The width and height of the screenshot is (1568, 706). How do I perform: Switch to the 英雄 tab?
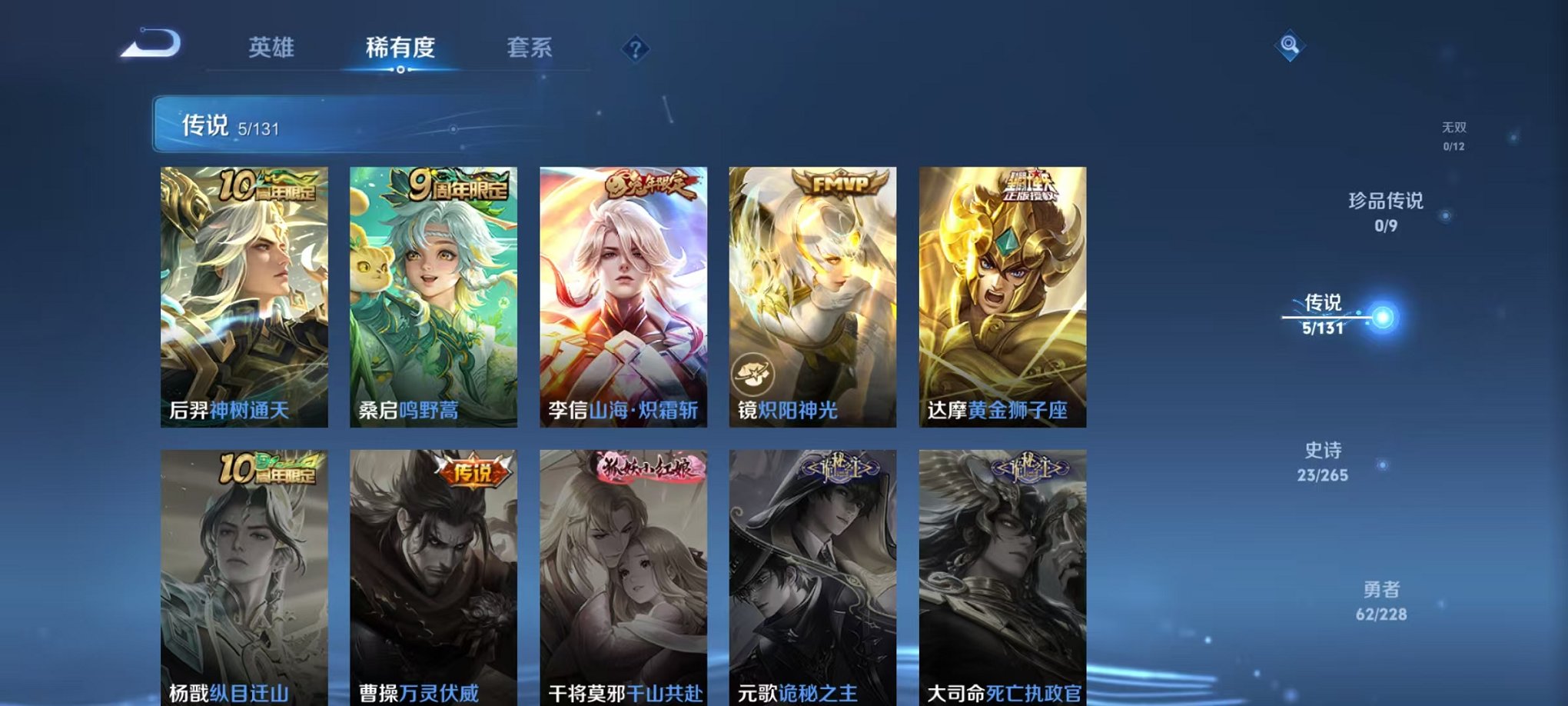(x=274, y=48)
